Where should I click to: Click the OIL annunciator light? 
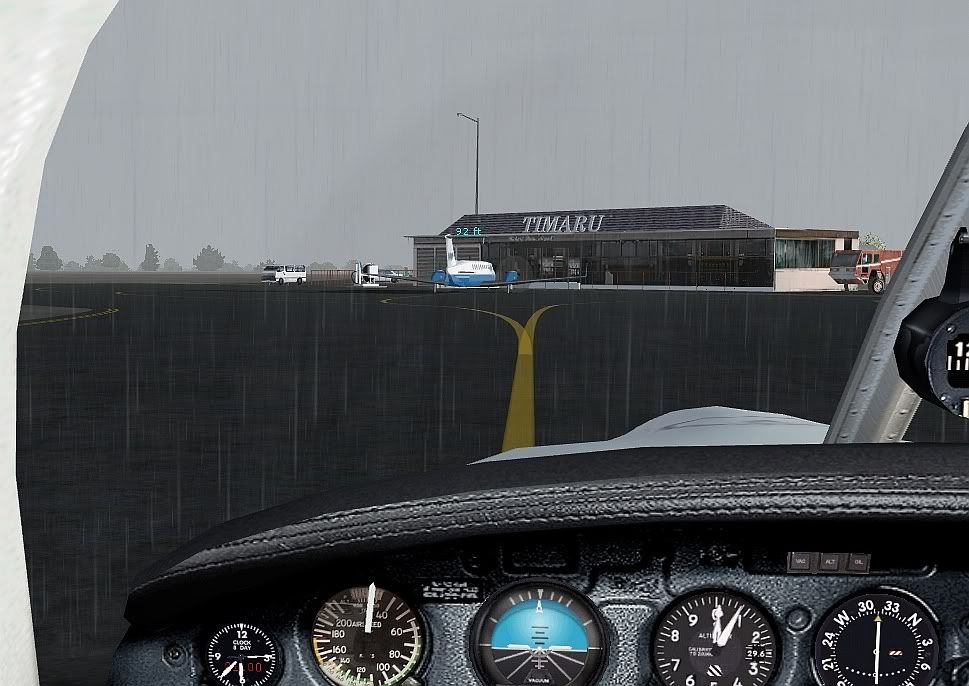click(x=857, y=562)
